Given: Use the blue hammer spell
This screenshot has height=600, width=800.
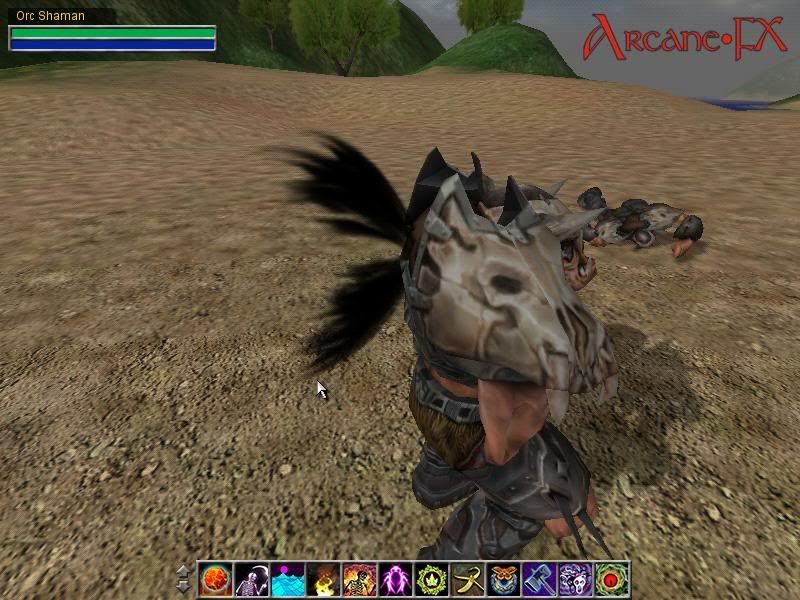Looking at the screenshot, I should coord(539,579).
